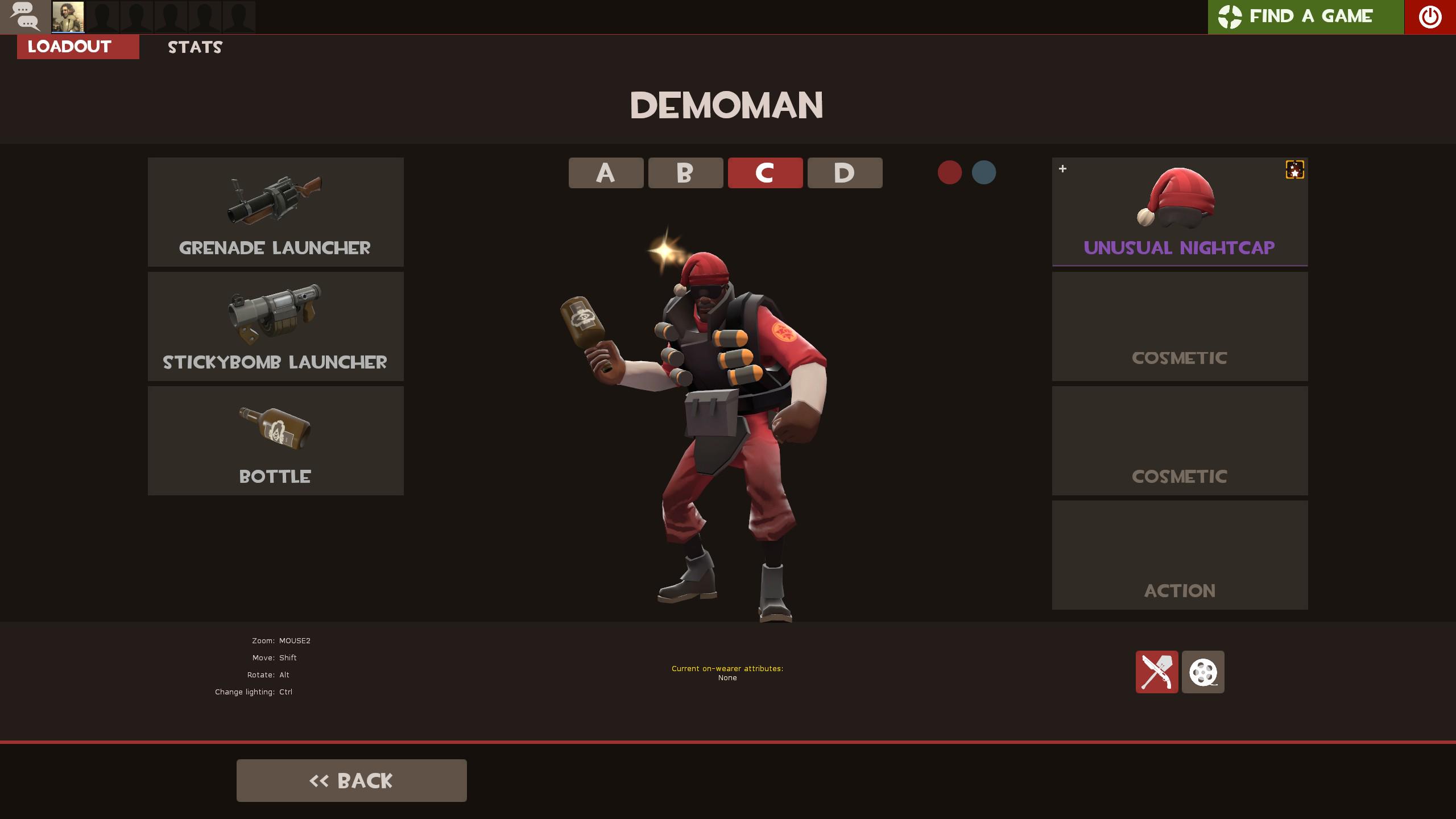Select the red team preview toggle
Image resolution: width=1456 pixels, height=819 pixels.
(949, 173)
